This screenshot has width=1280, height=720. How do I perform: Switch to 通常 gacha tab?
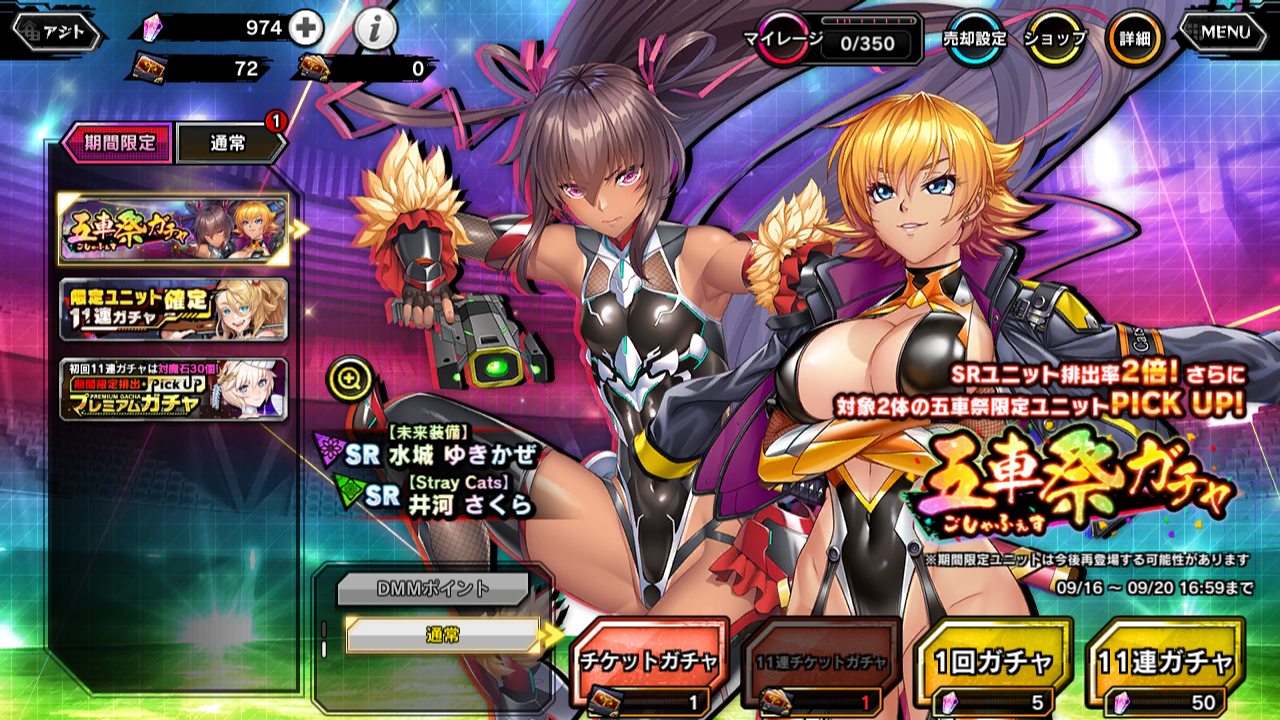point(230,143)
